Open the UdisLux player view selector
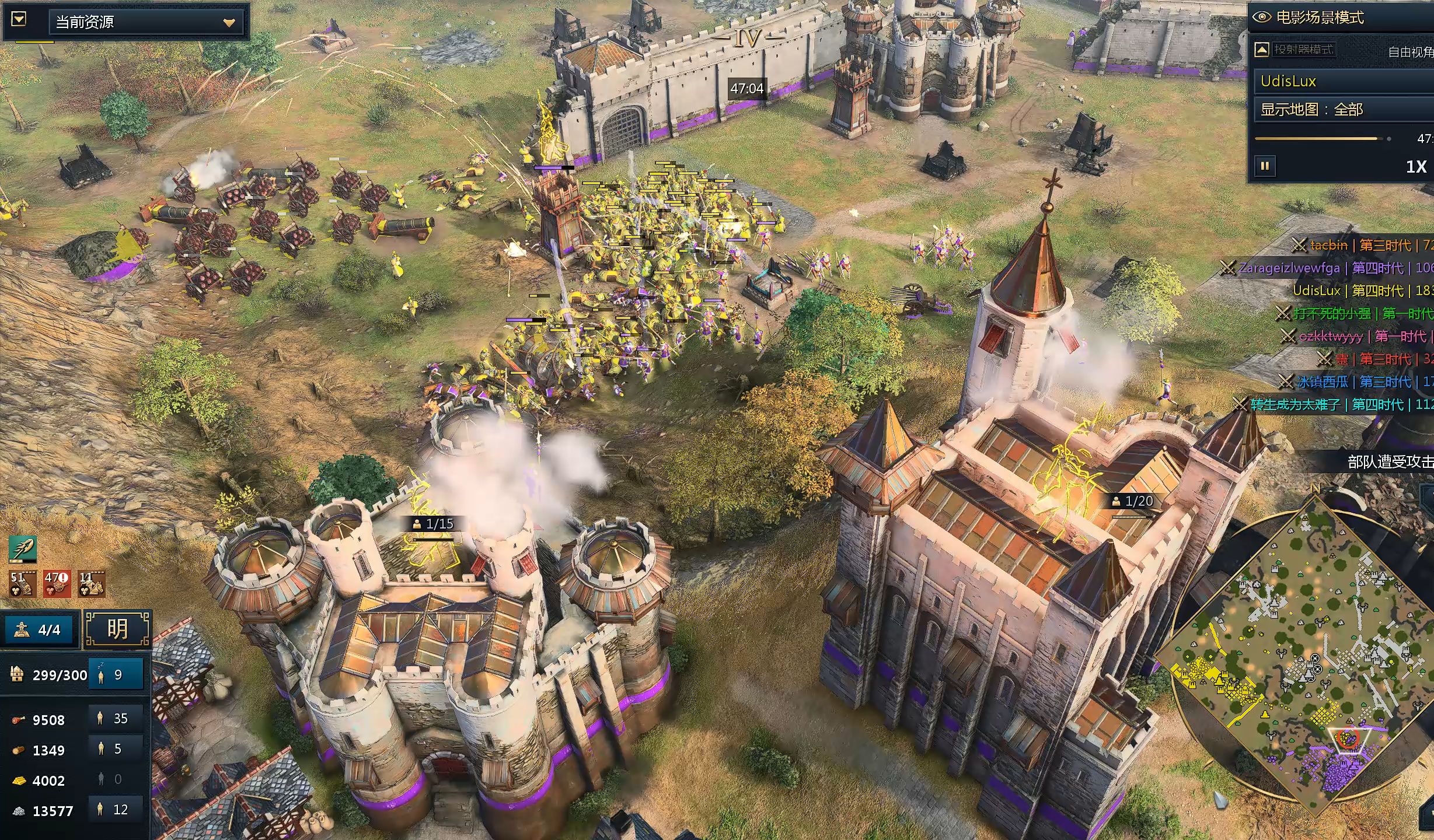Image resolution: width=1434 pixels, height=840 pixels. tap(1342, 81)
